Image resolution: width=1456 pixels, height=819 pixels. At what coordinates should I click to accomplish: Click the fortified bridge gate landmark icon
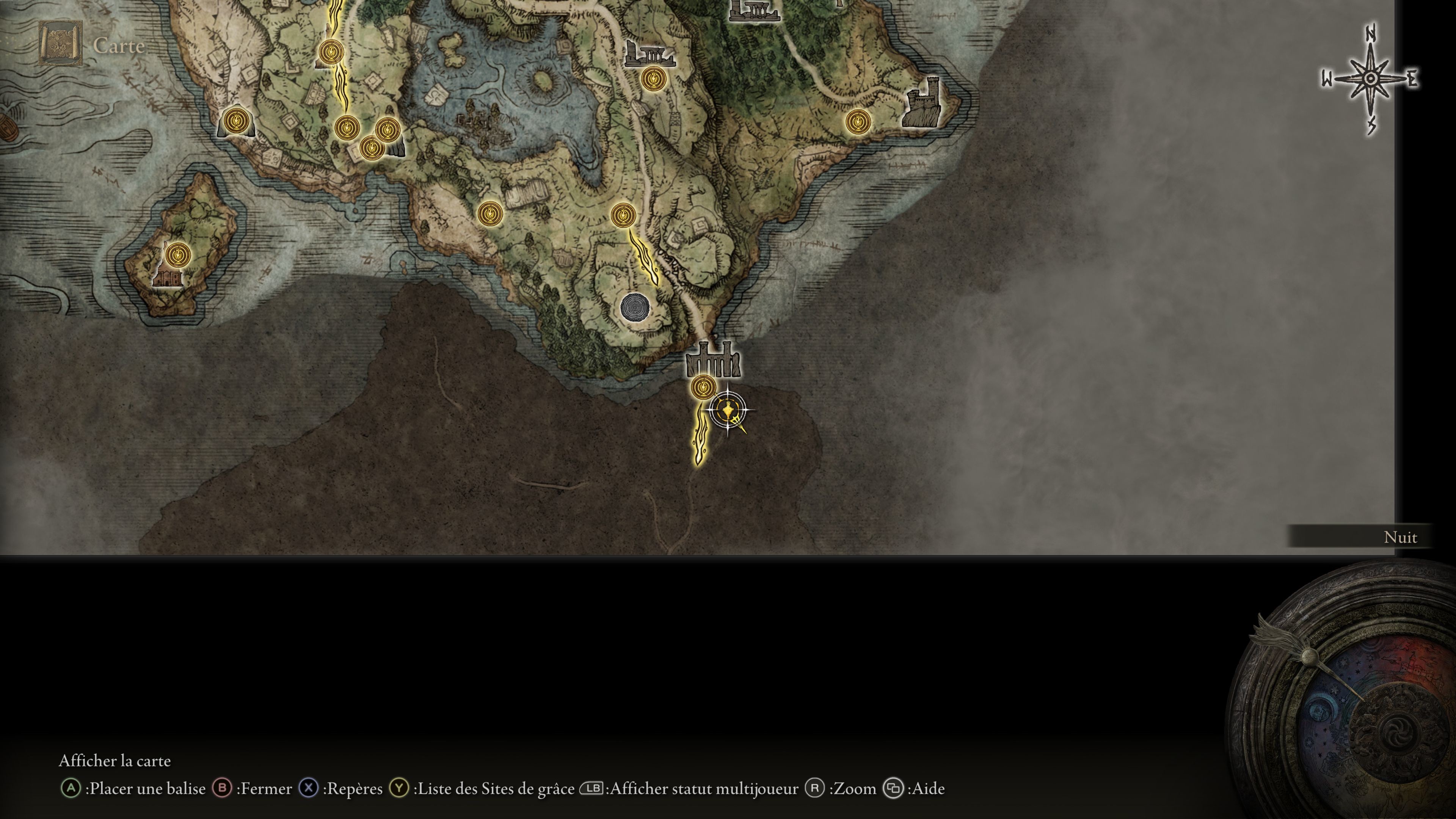coord(713,360)
